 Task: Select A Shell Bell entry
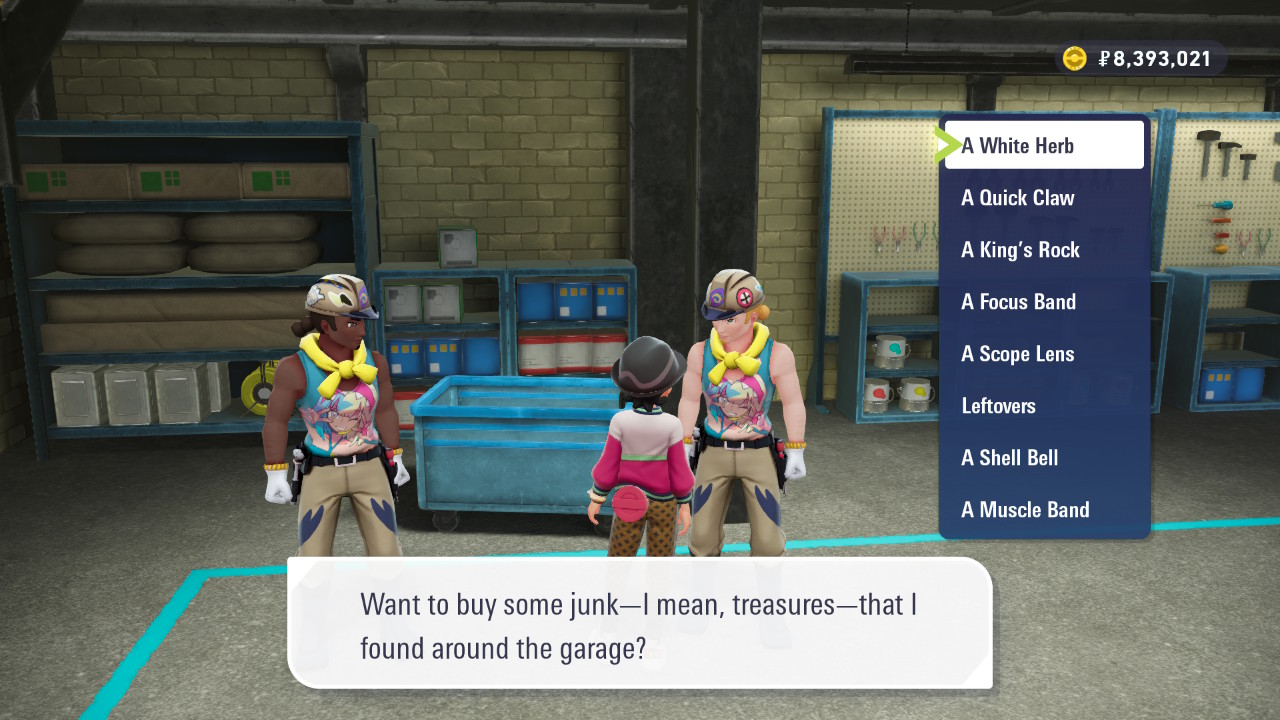pos(1044,458)
